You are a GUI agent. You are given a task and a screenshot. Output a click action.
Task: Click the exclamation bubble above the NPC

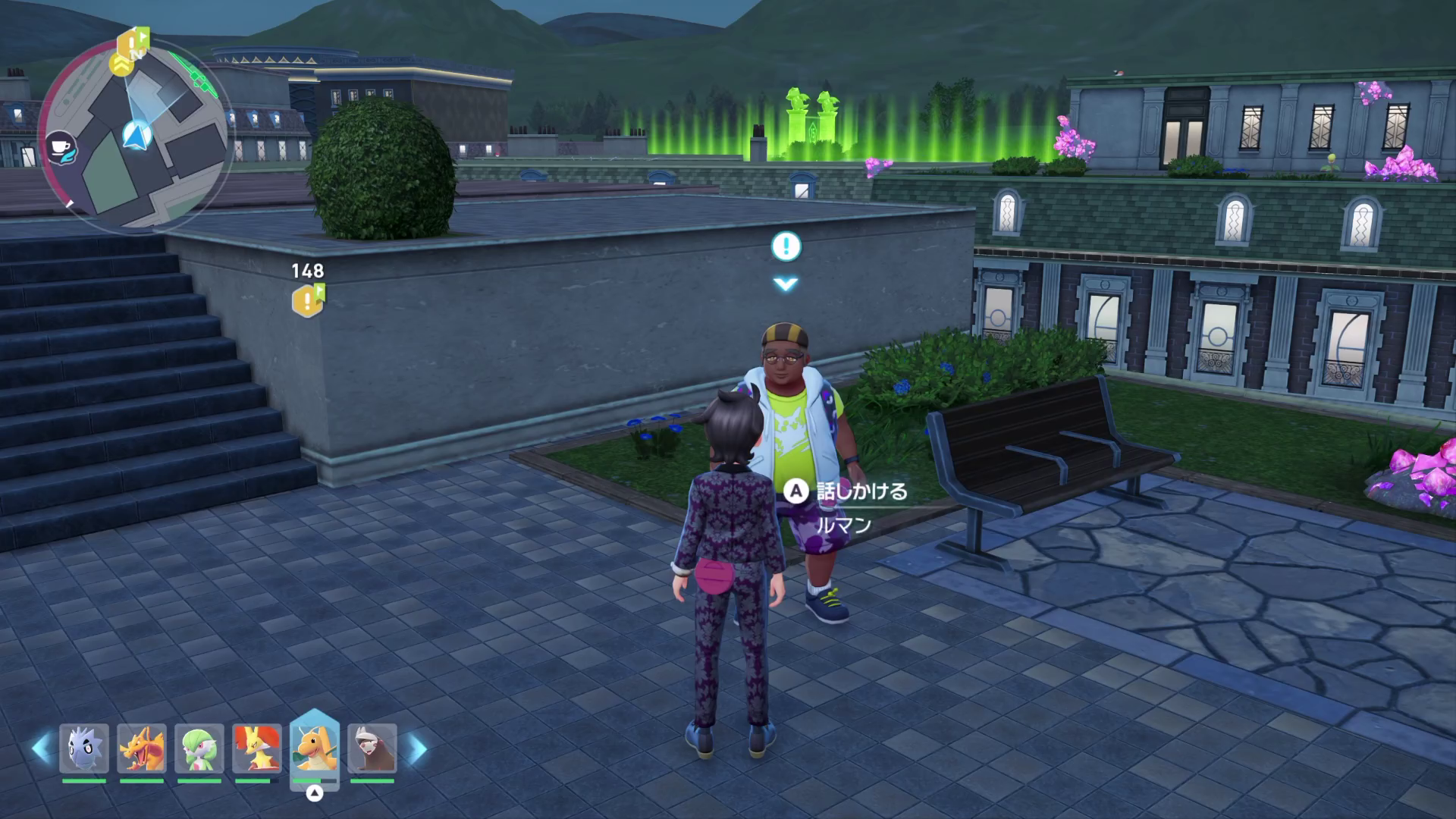[x=786, y=246]
